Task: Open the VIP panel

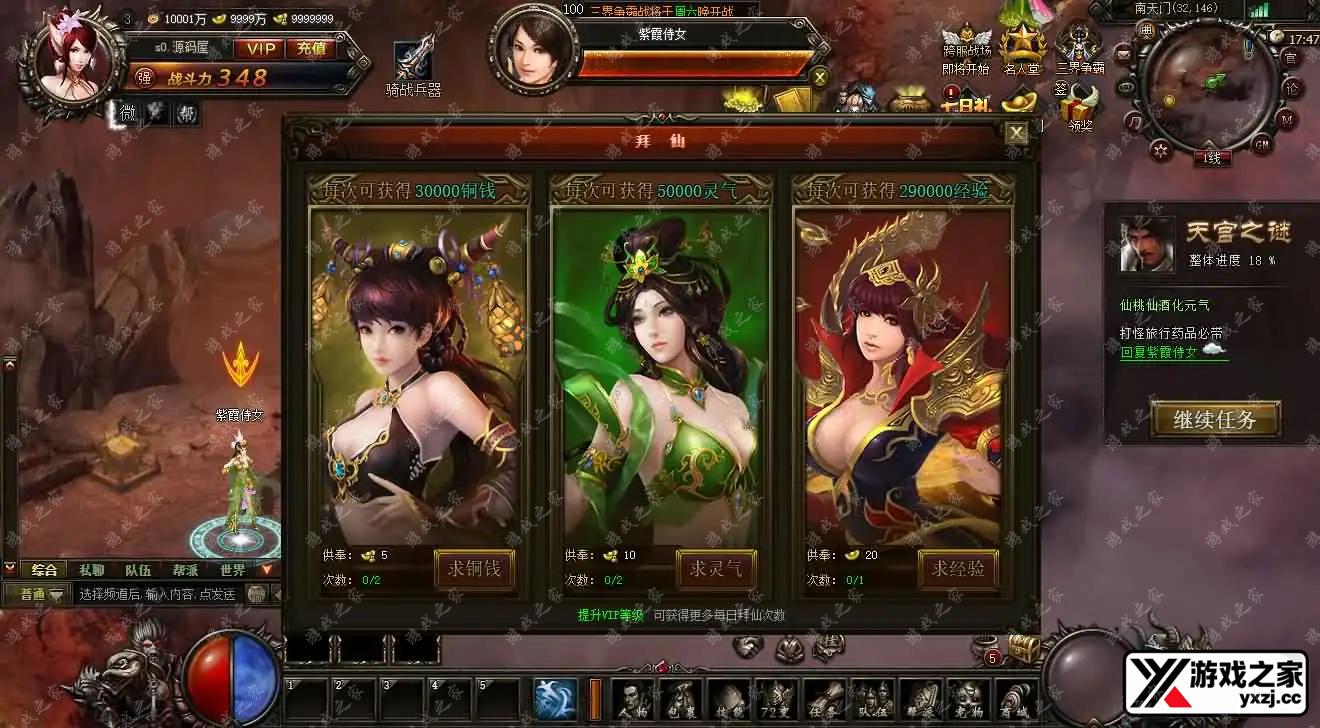Action: (260, 48)
